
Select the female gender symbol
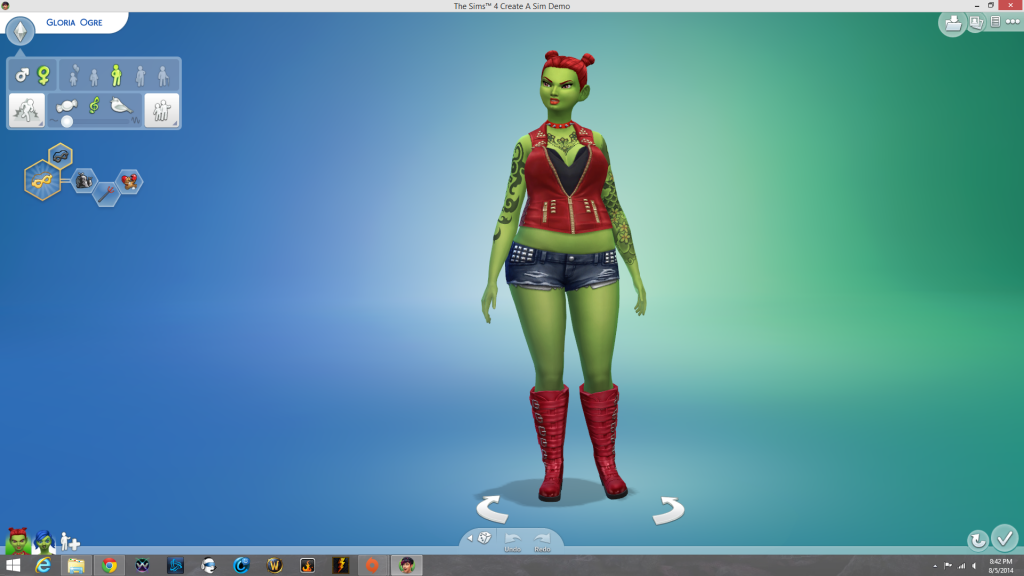[x=43, y=75]
